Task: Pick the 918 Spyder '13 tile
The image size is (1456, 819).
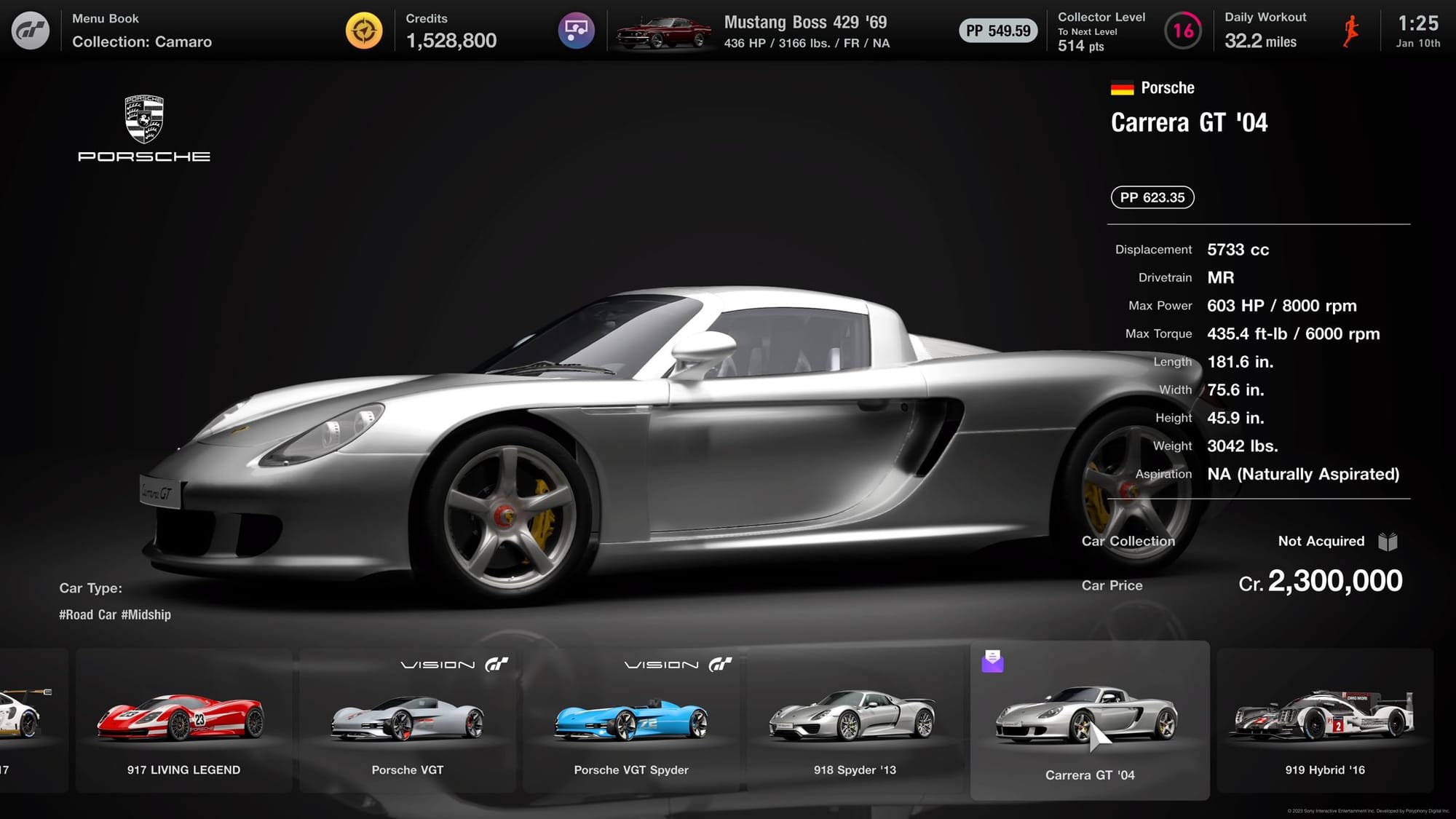Action: click(x=855, y=720)
